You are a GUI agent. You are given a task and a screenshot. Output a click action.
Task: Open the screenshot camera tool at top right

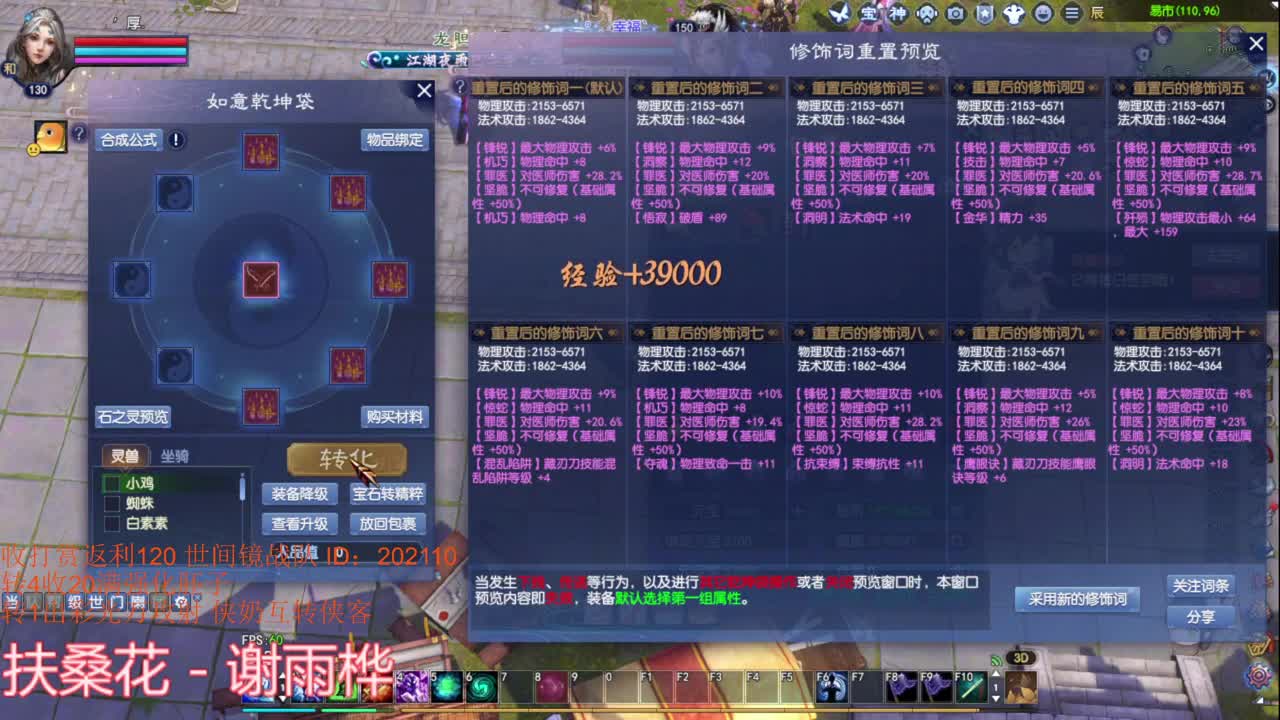pos(955,11)
